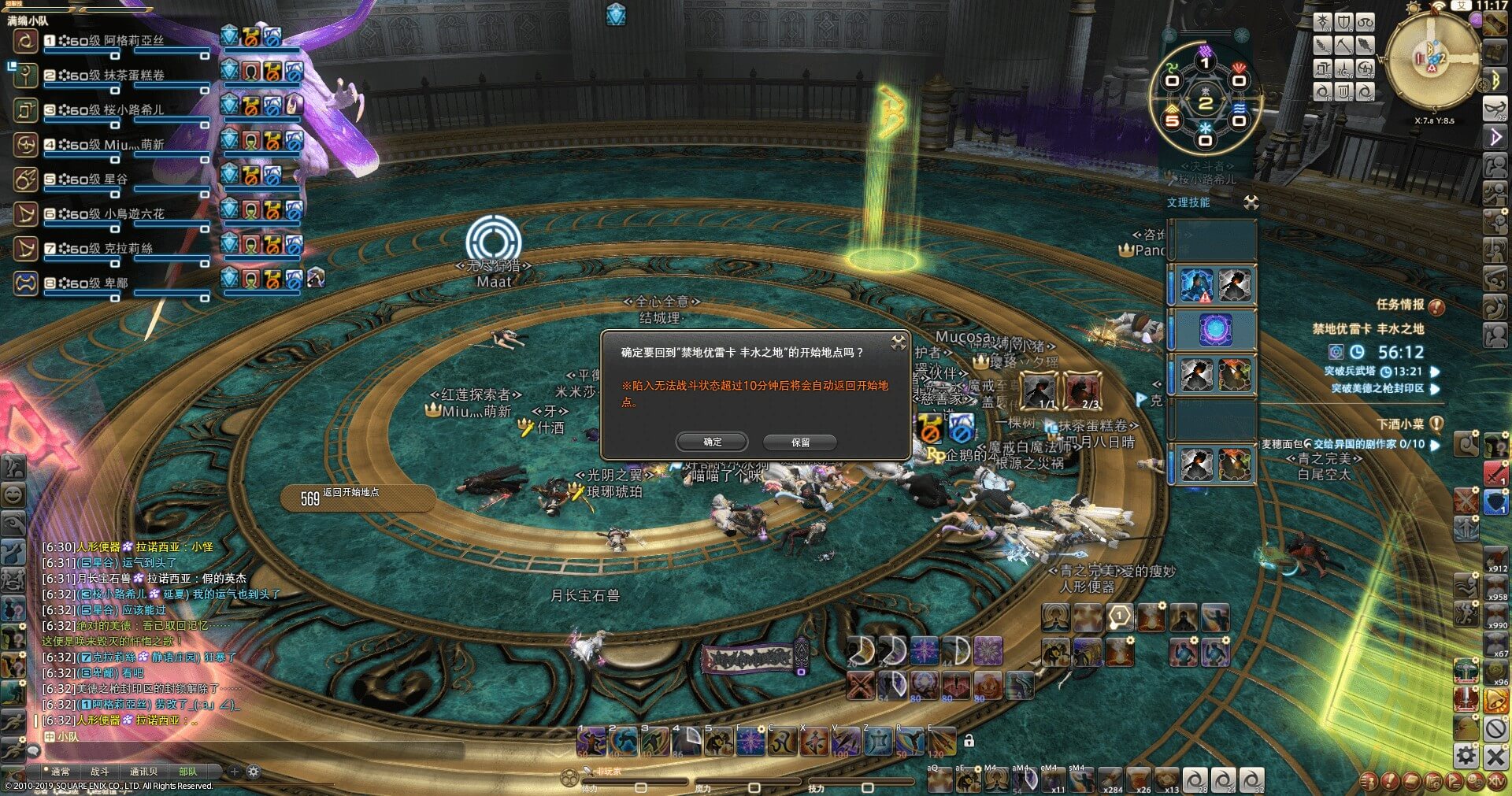Select the glowing blue orb logos action
Screen dimensions: 1512x796
point(1215,329)
